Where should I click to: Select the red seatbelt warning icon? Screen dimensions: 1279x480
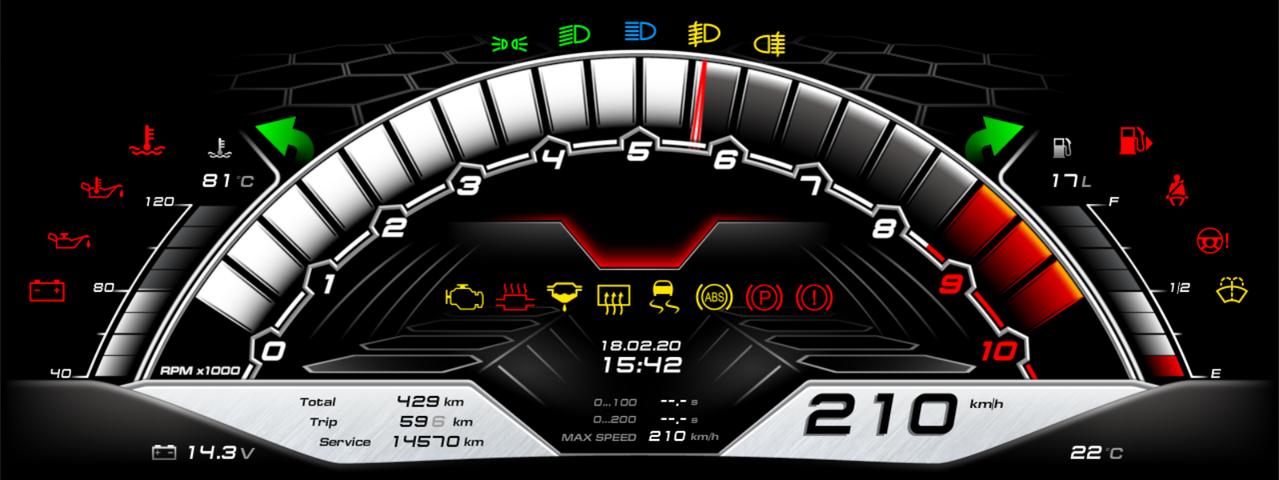pyautogui.click(x=1178, y=189)
